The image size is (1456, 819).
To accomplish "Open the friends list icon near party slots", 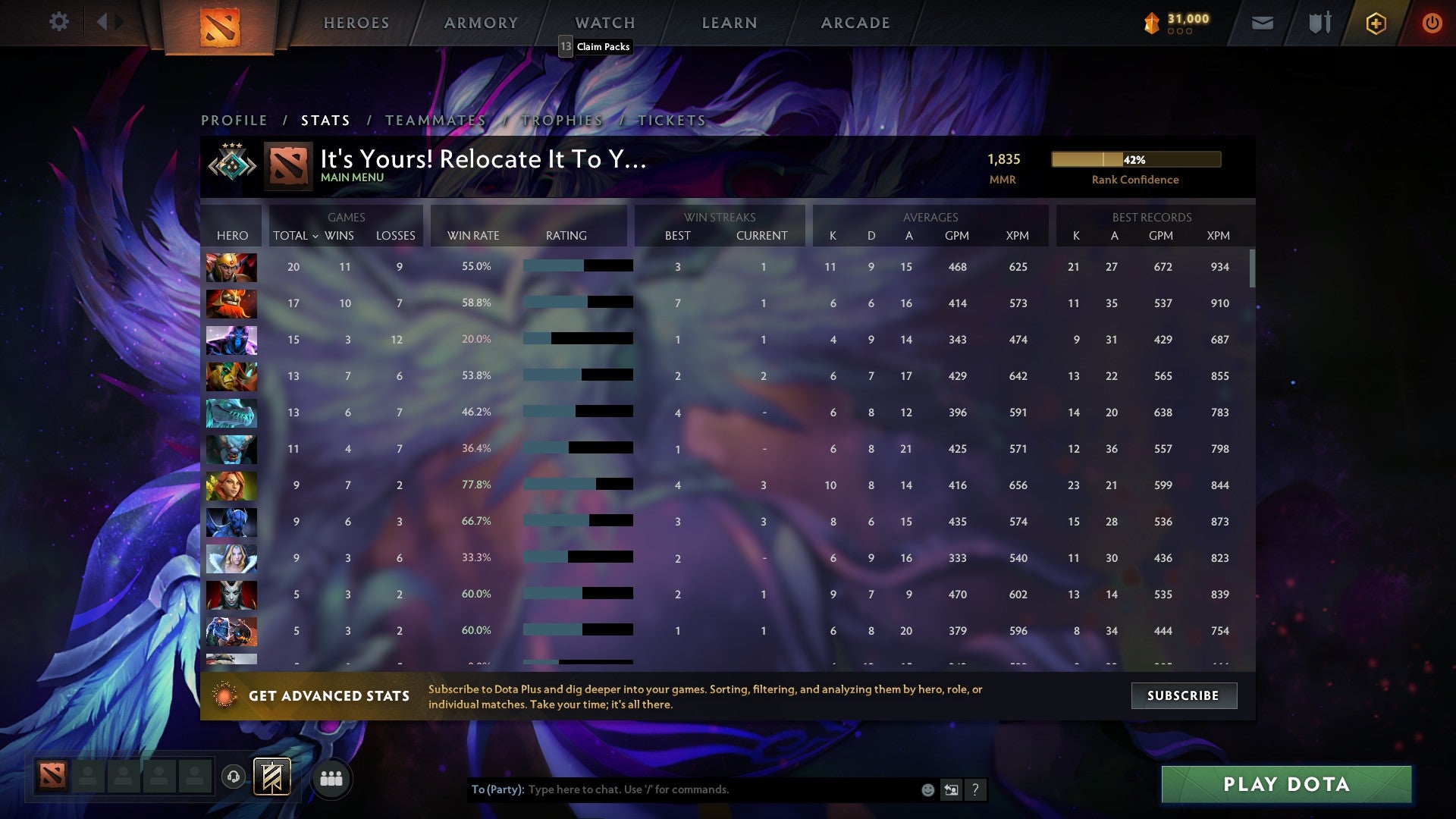I will [331, 778].
